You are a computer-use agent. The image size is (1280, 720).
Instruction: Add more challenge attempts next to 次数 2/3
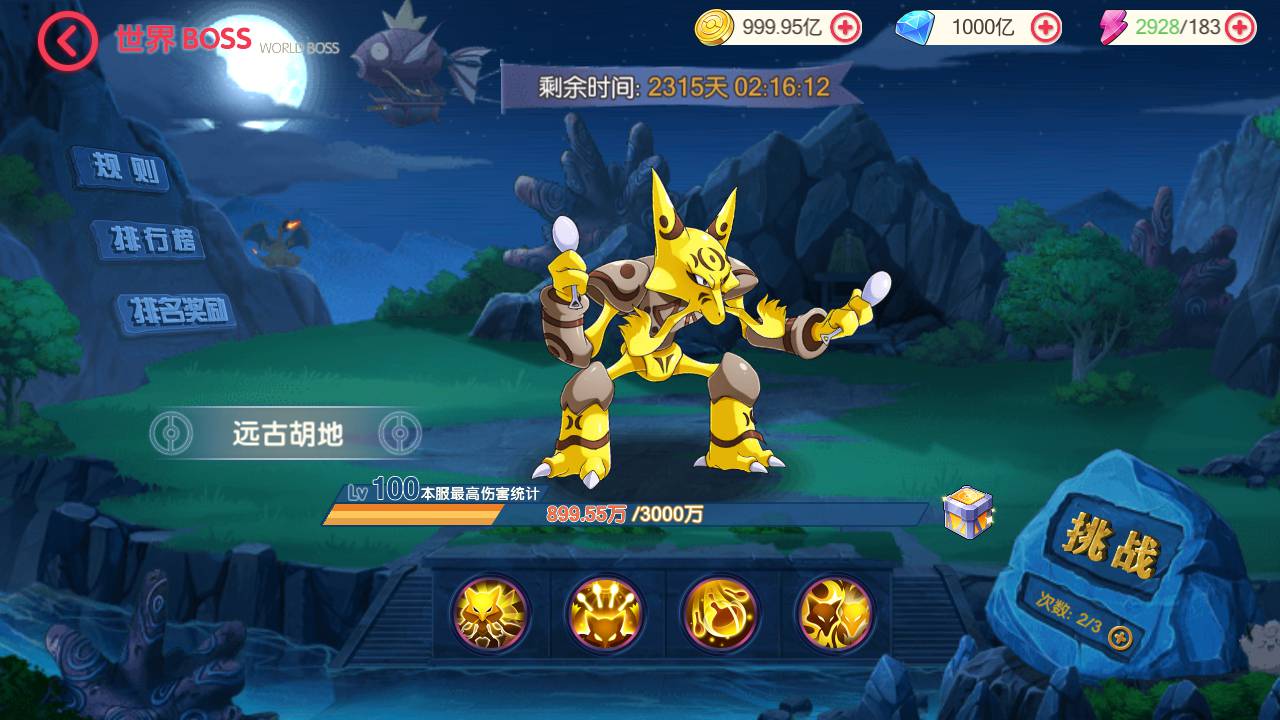[x=1121, y=637]
